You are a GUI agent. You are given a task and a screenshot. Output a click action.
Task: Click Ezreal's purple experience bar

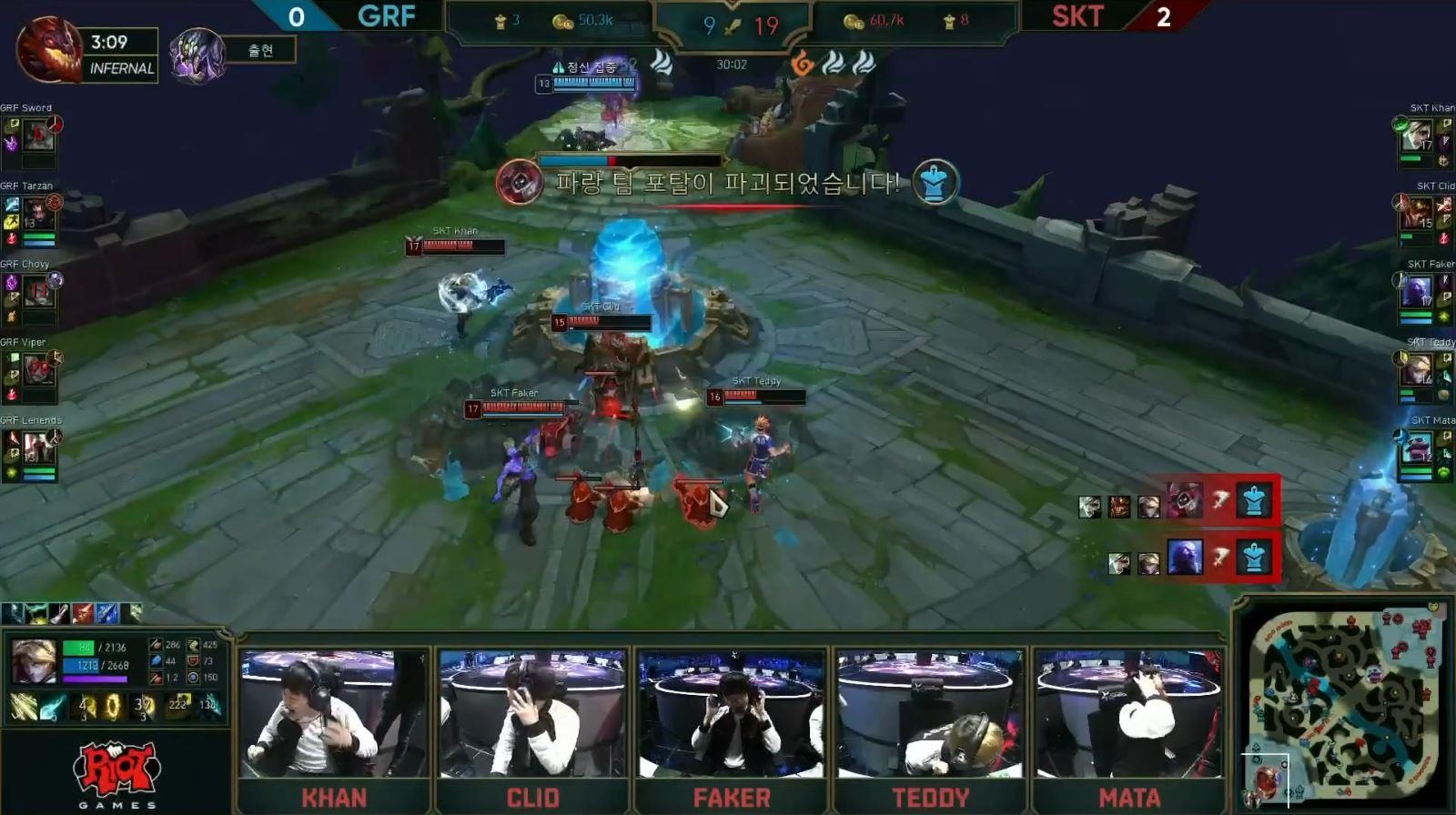pyautogui.click(x=95, y=679)
